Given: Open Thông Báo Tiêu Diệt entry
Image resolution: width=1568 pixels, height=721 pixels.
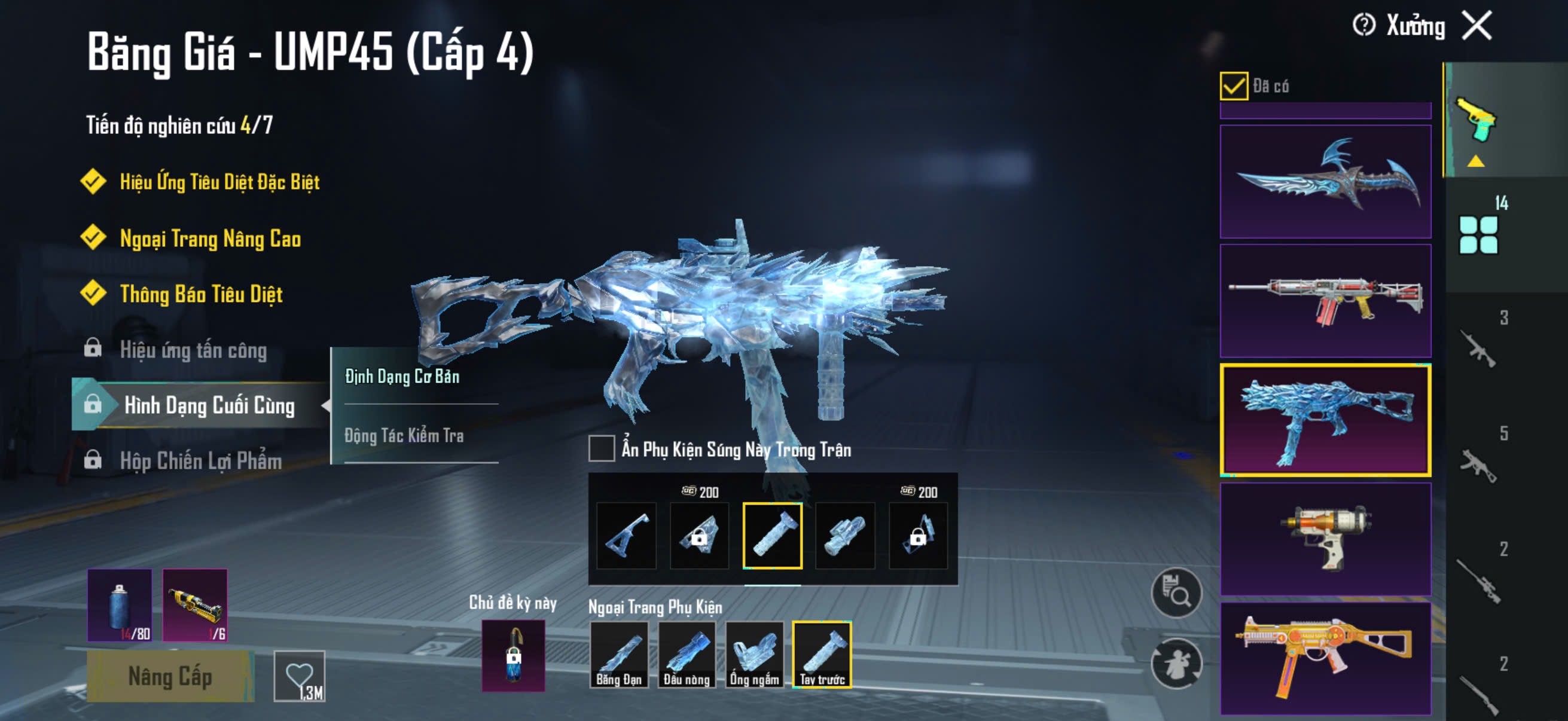Looking at the screenshot, I should tap(201, 295).
